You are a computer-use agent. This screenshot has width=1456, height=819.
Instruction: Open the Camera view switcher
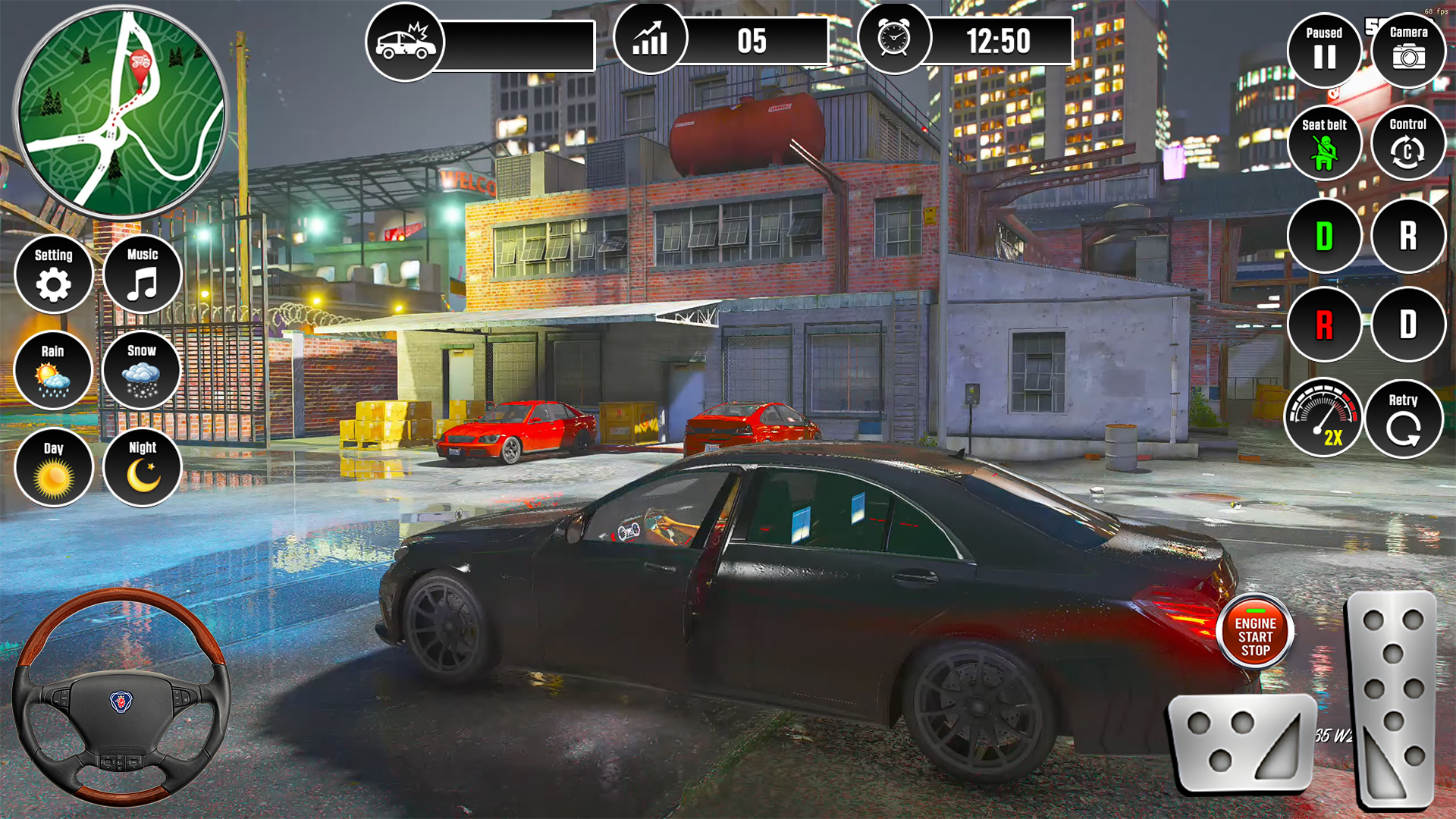click(1407, 49)
